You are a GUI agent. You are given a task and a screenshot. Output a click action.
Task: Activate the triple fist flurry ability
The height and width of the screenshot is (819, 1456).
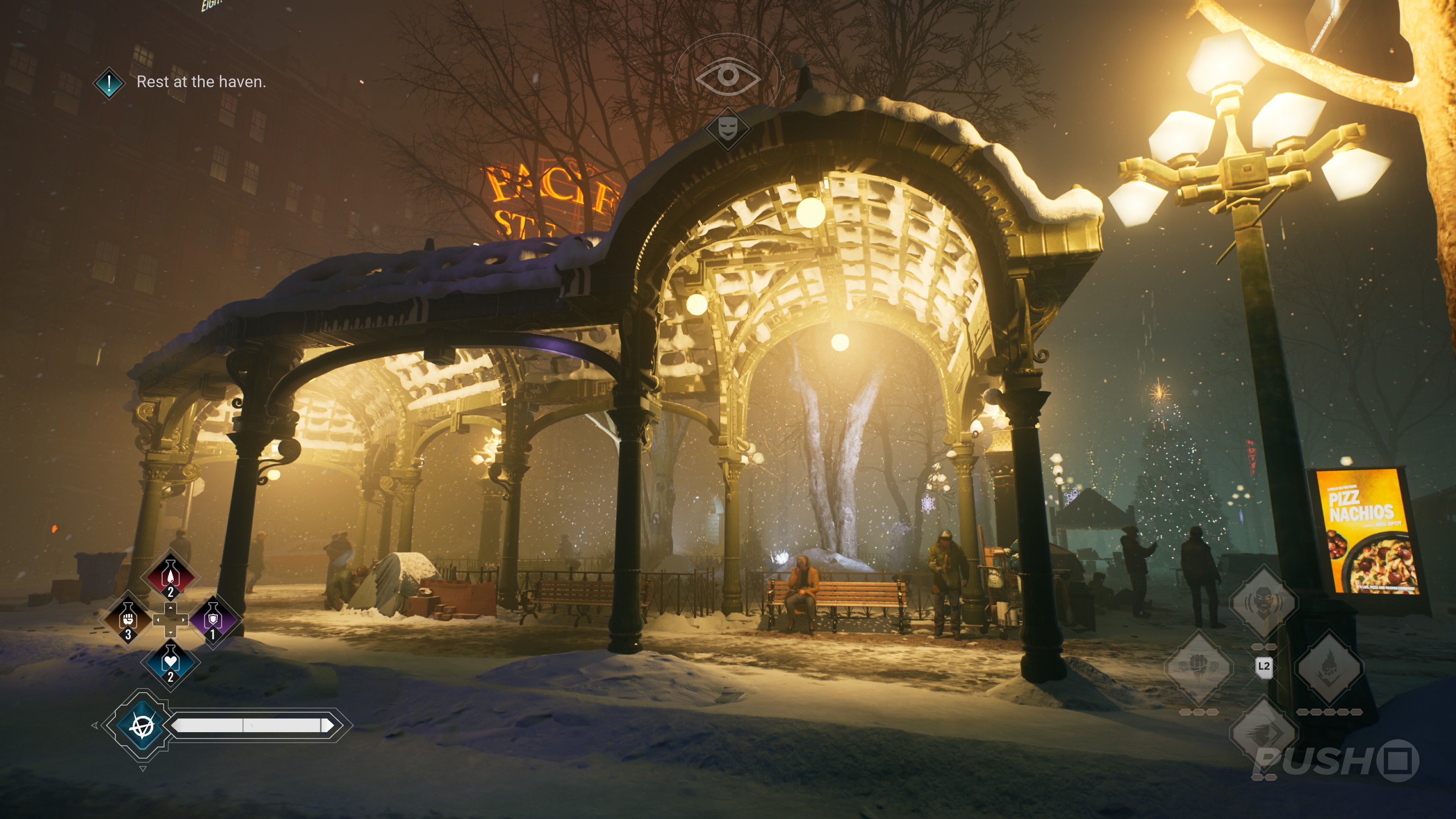pyautogui.click(x=1198, y=667)
